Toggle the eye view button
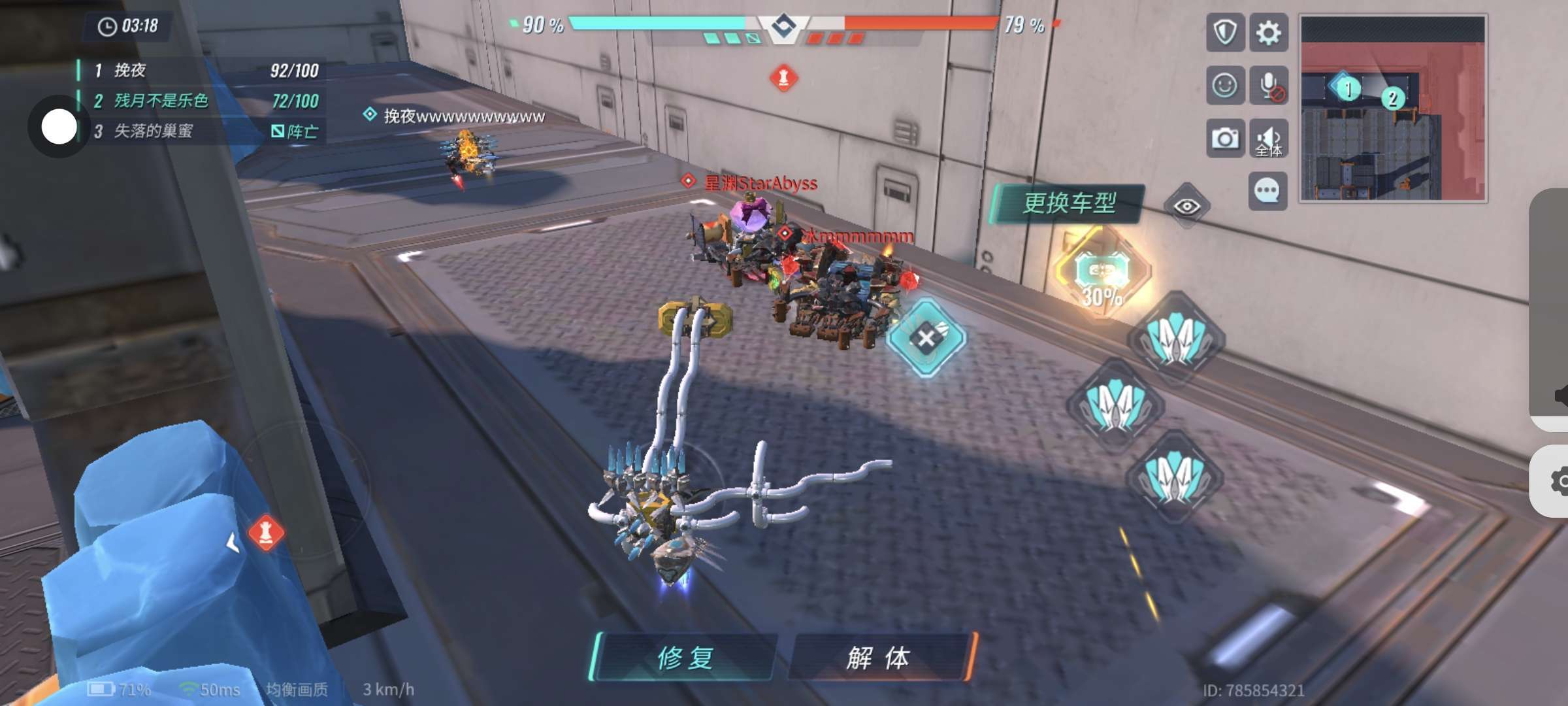The image size is (1568, 706). tap(1186, 207)
